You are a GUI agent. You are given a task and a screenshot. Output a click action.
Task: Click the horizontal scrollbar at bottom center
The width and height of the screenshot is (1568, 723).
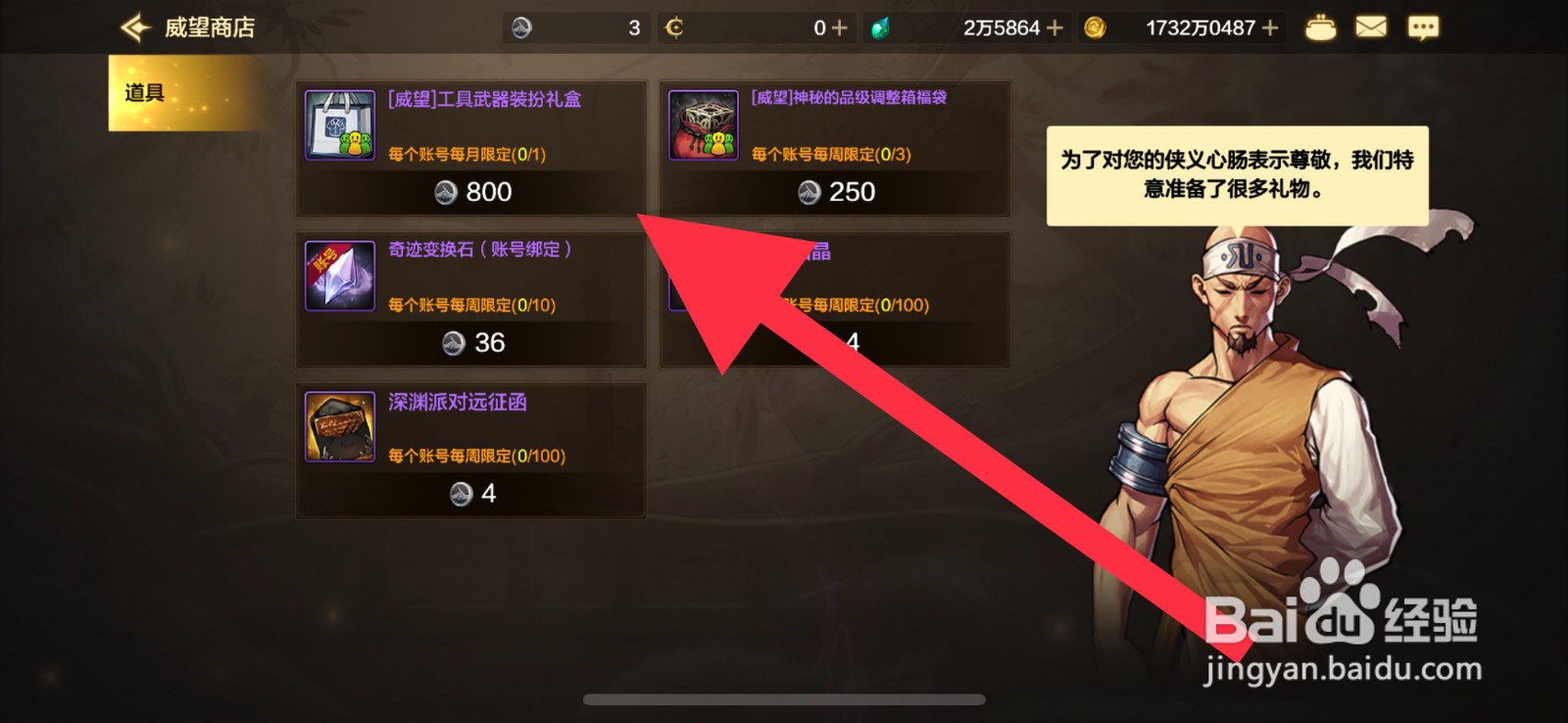[x=784, y=698]
